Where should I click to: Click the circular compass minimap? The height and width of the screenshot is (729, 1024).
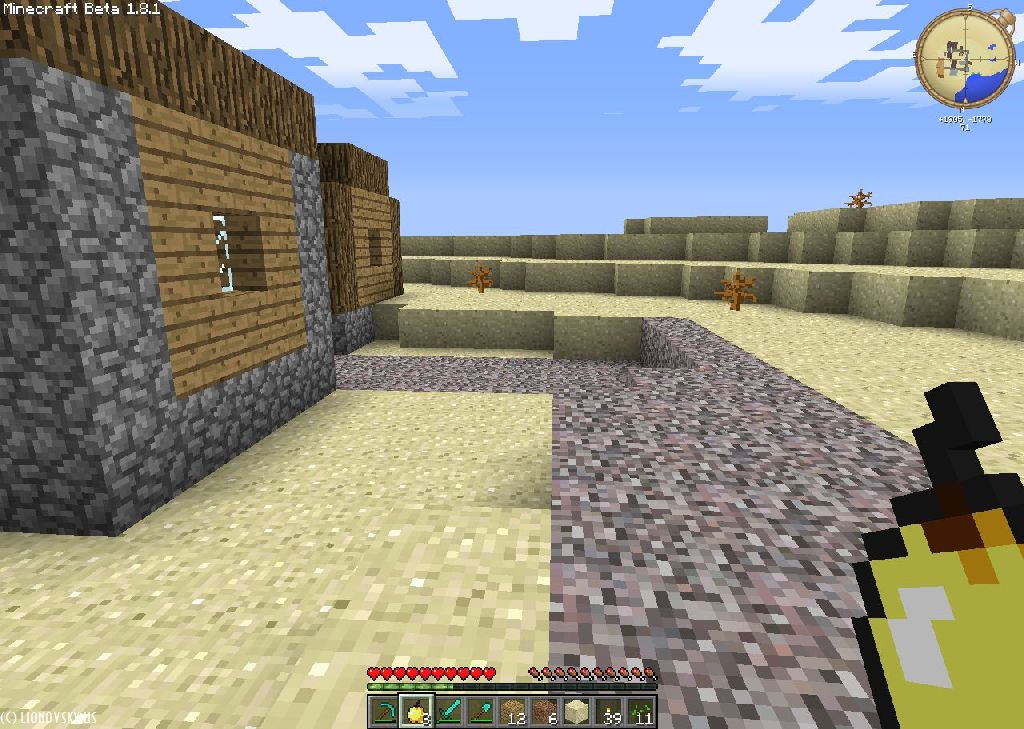point(965,57)
